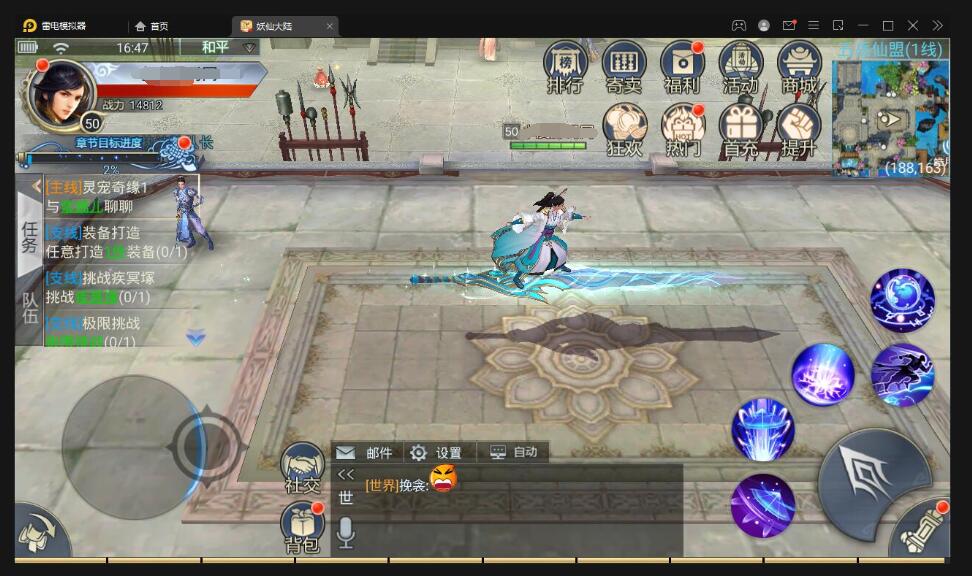Open the 提升 power-up menu

click(x=799, y=129)
